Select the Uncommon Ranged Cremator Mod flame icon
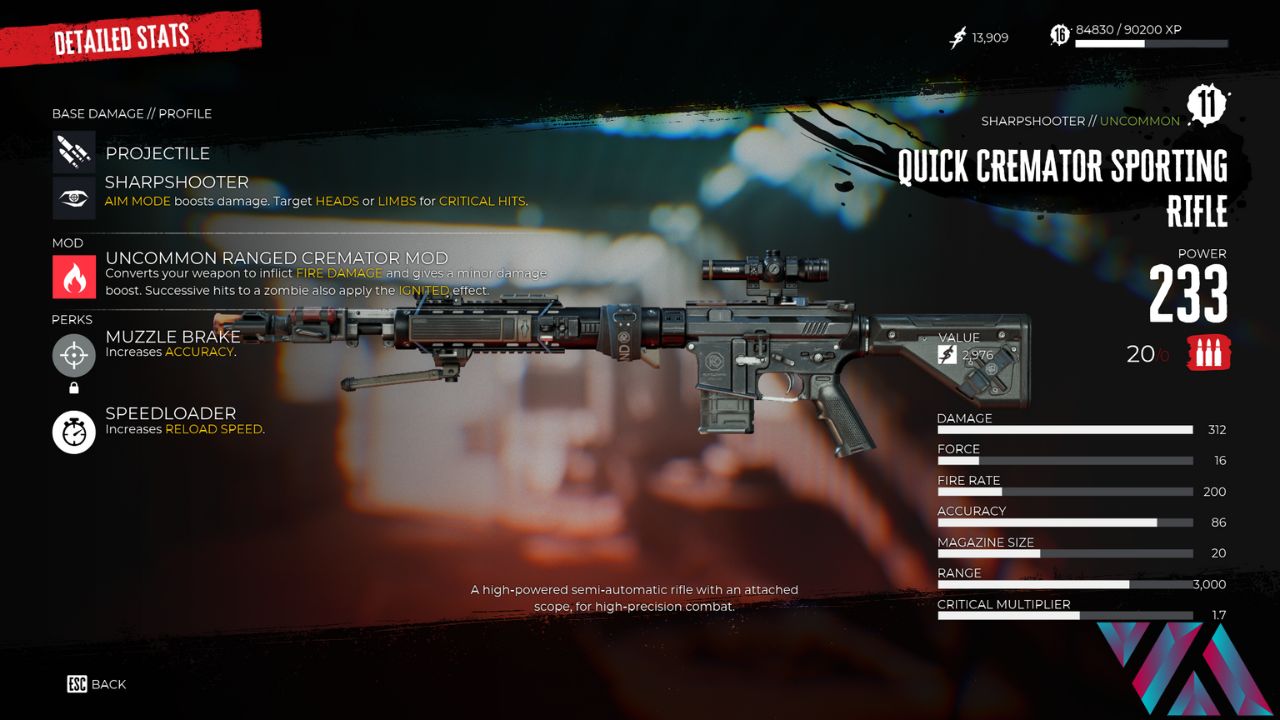Image resolution: width=1280 pixels, height=720 pixels. [x=74, y=277]
